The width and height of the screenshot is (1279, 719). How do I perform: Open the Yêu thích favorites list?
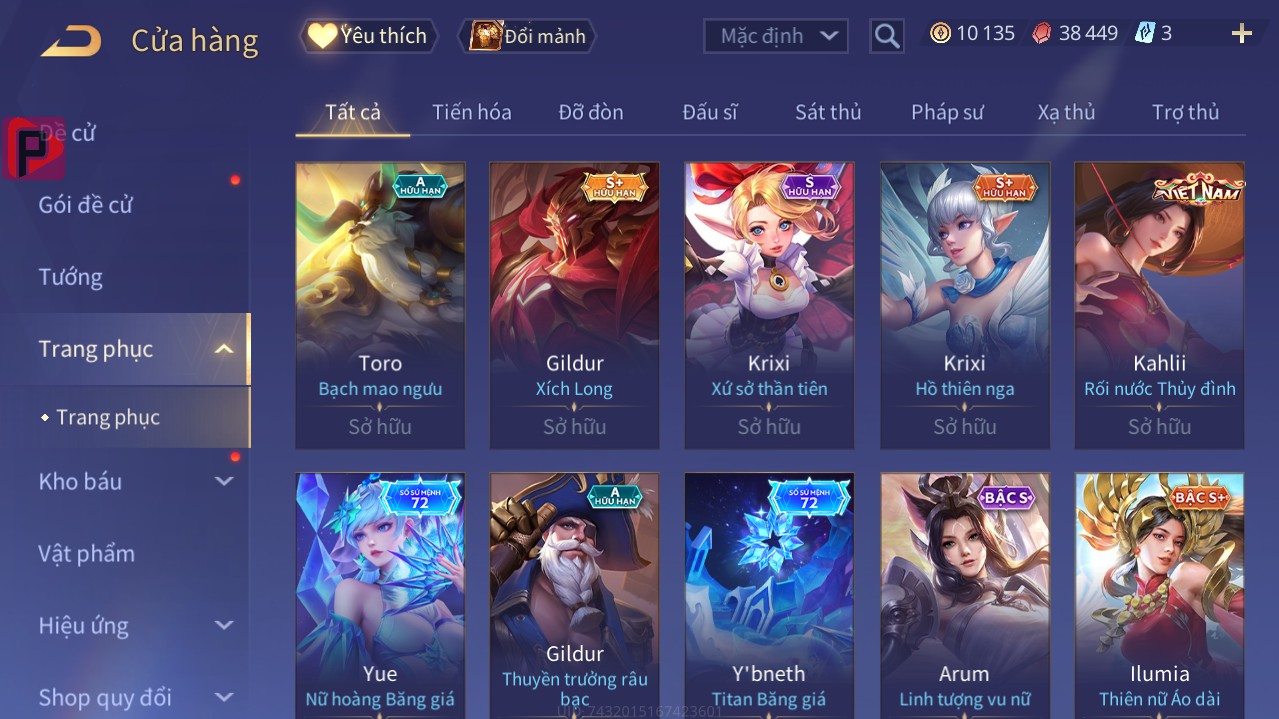tap(368, 36)
